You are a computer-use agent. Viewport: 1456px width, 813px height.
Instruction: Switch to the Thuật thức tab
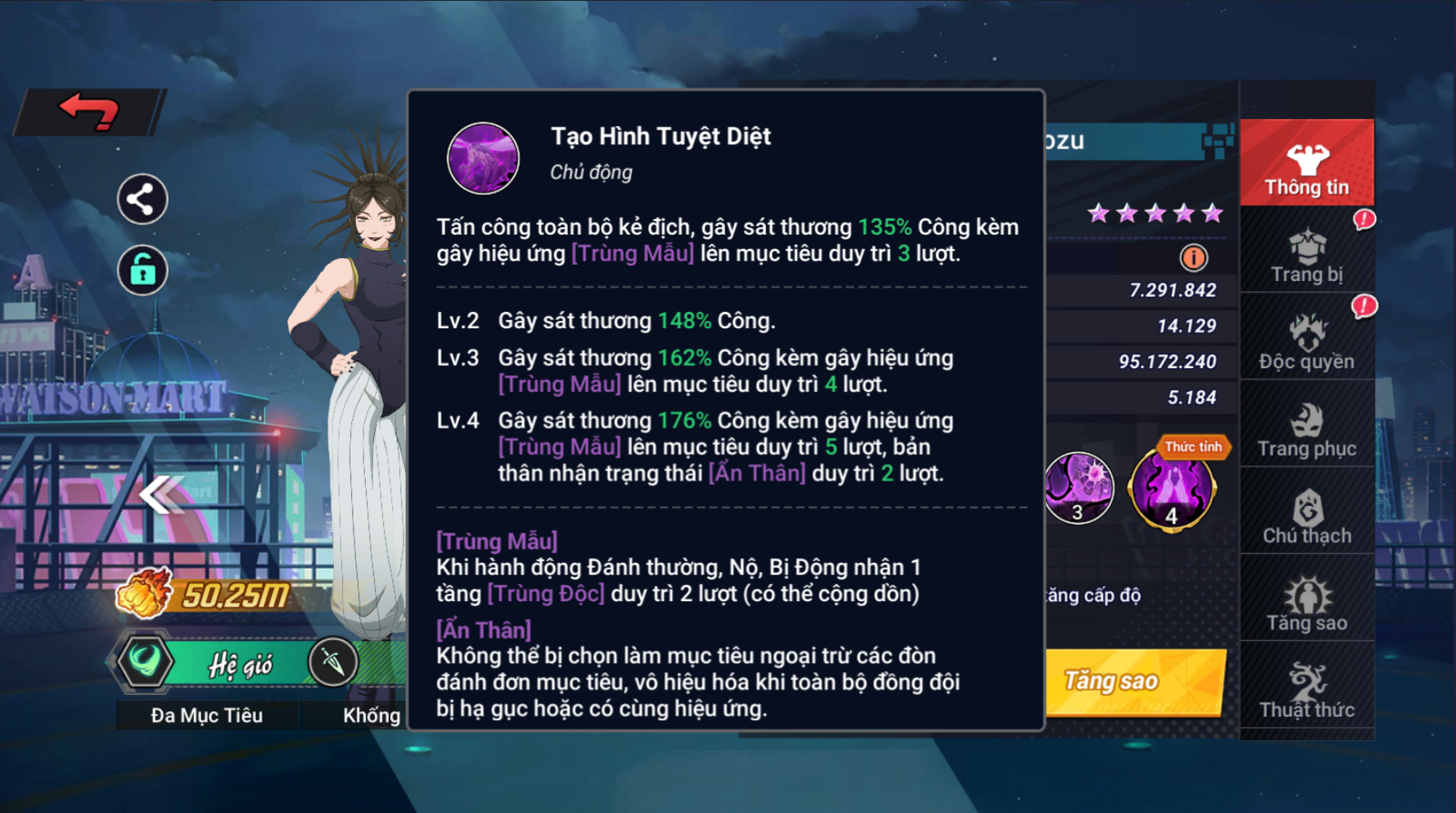[x=1306, y=691]
